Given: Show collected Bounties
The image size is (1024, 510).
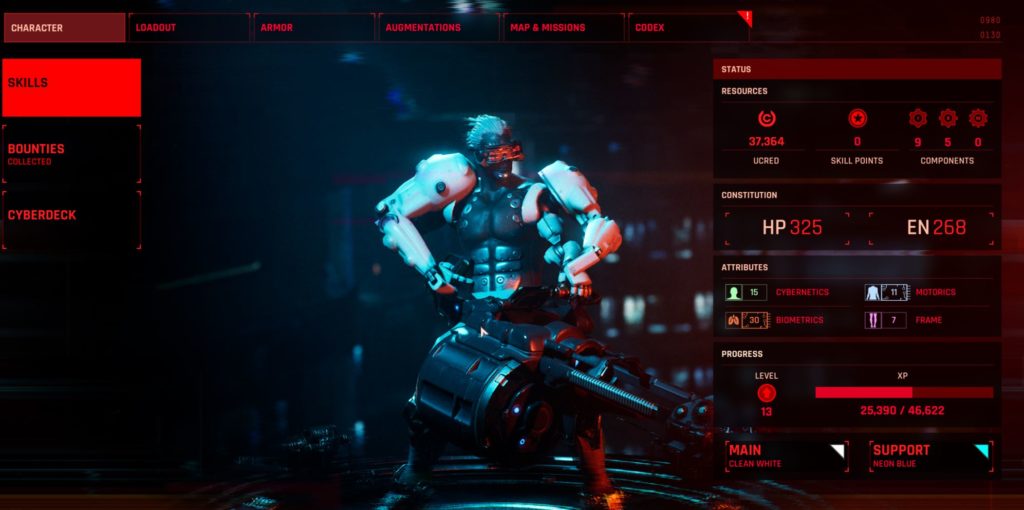Looking at the screenshot, I should pyautogui.click(x=71, y=153).
